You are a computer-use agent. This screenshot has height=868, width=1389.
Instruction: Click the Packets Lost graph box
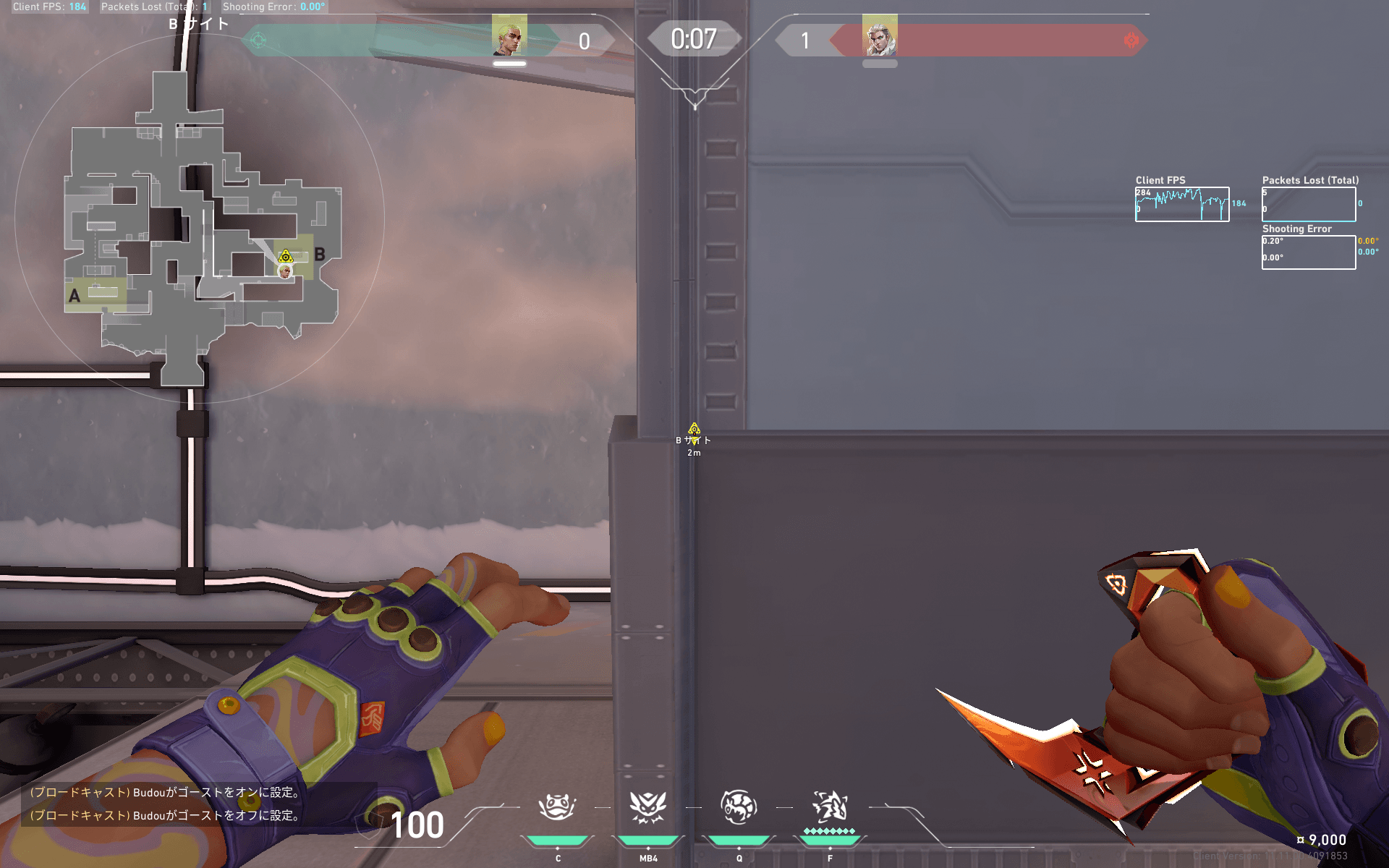click(1309, 205)
